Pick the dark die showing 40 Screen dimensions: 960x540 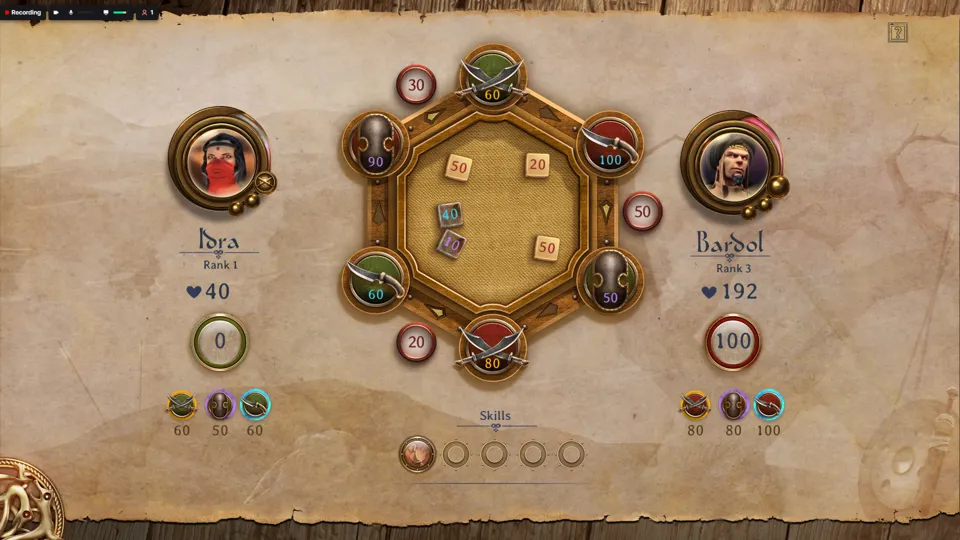click(x=450, y=214)
